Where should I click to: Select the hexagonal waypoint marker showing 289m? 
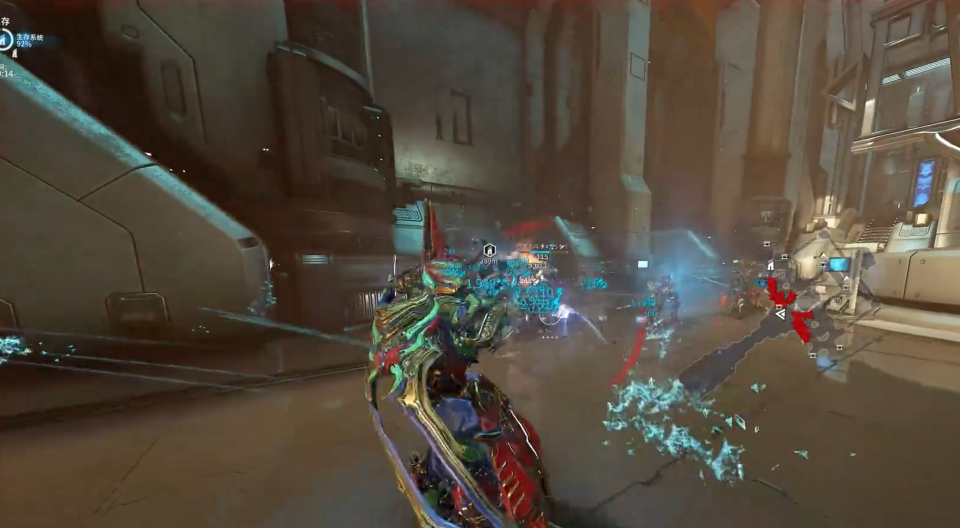pyautogui.click(x=489, y=249)
